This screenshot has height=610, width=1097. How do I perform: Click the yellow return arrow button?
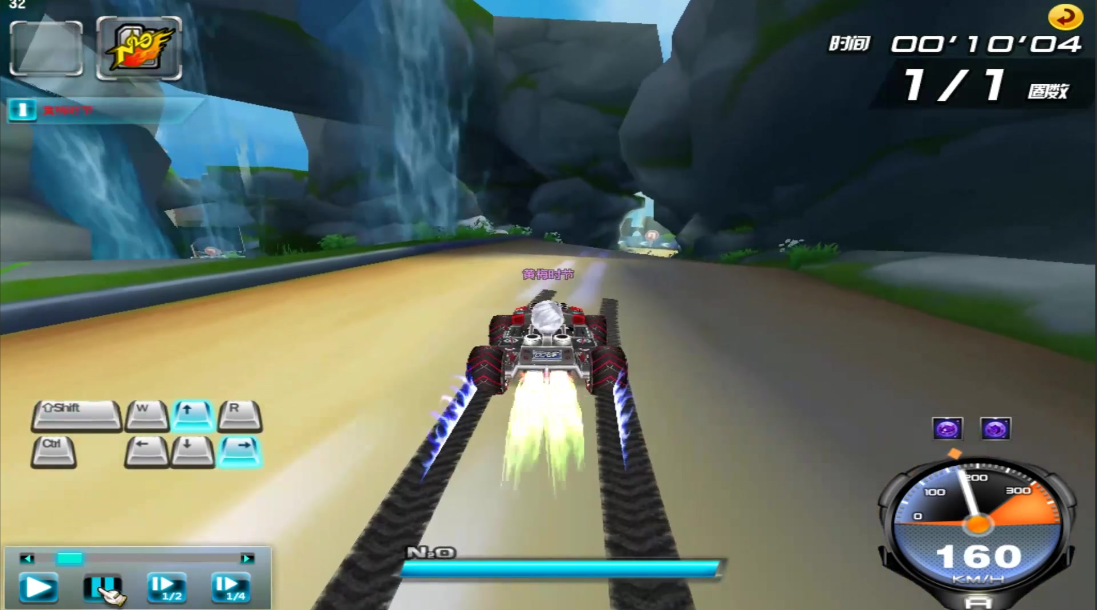tap(1065, 17)
